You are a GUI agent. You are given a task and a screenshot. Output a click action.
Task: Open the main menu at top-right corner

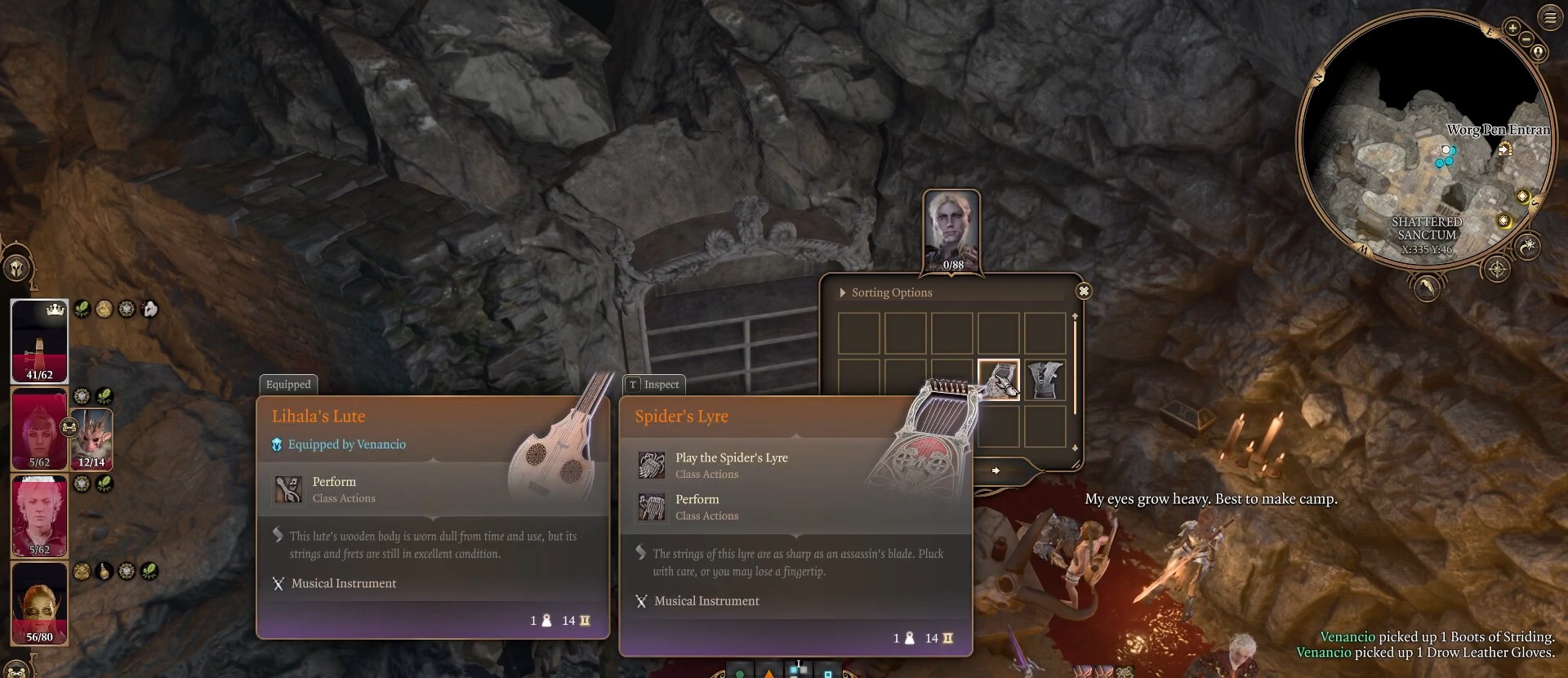coord(1549,17)
